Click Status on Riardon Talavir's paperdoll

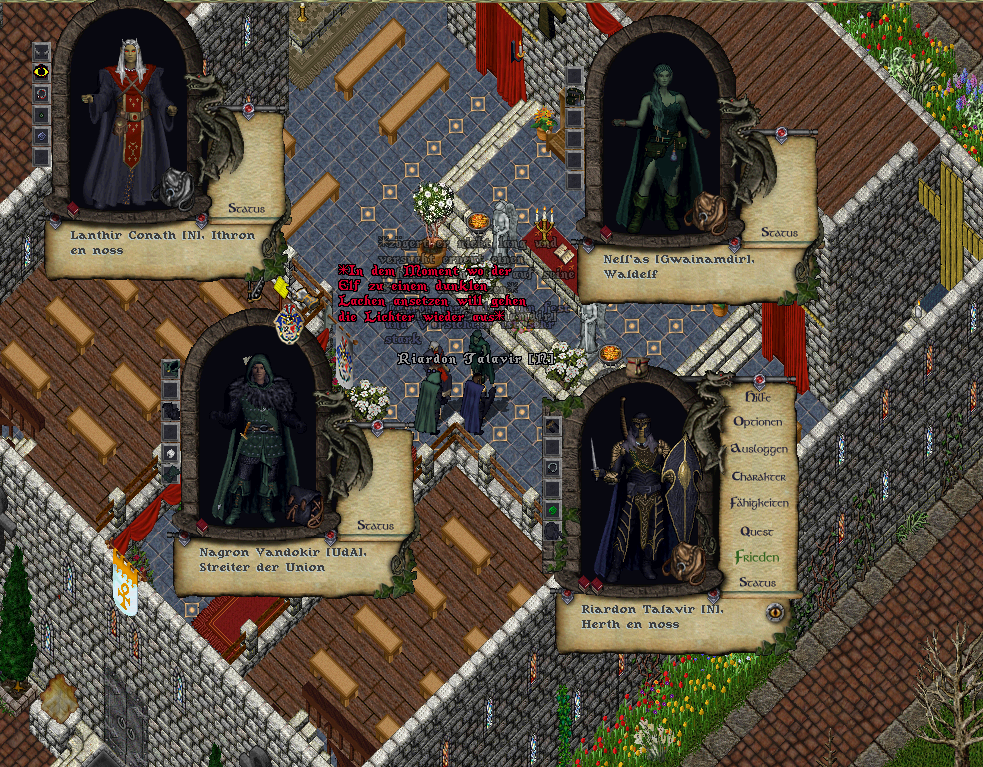tap(757, 582)
